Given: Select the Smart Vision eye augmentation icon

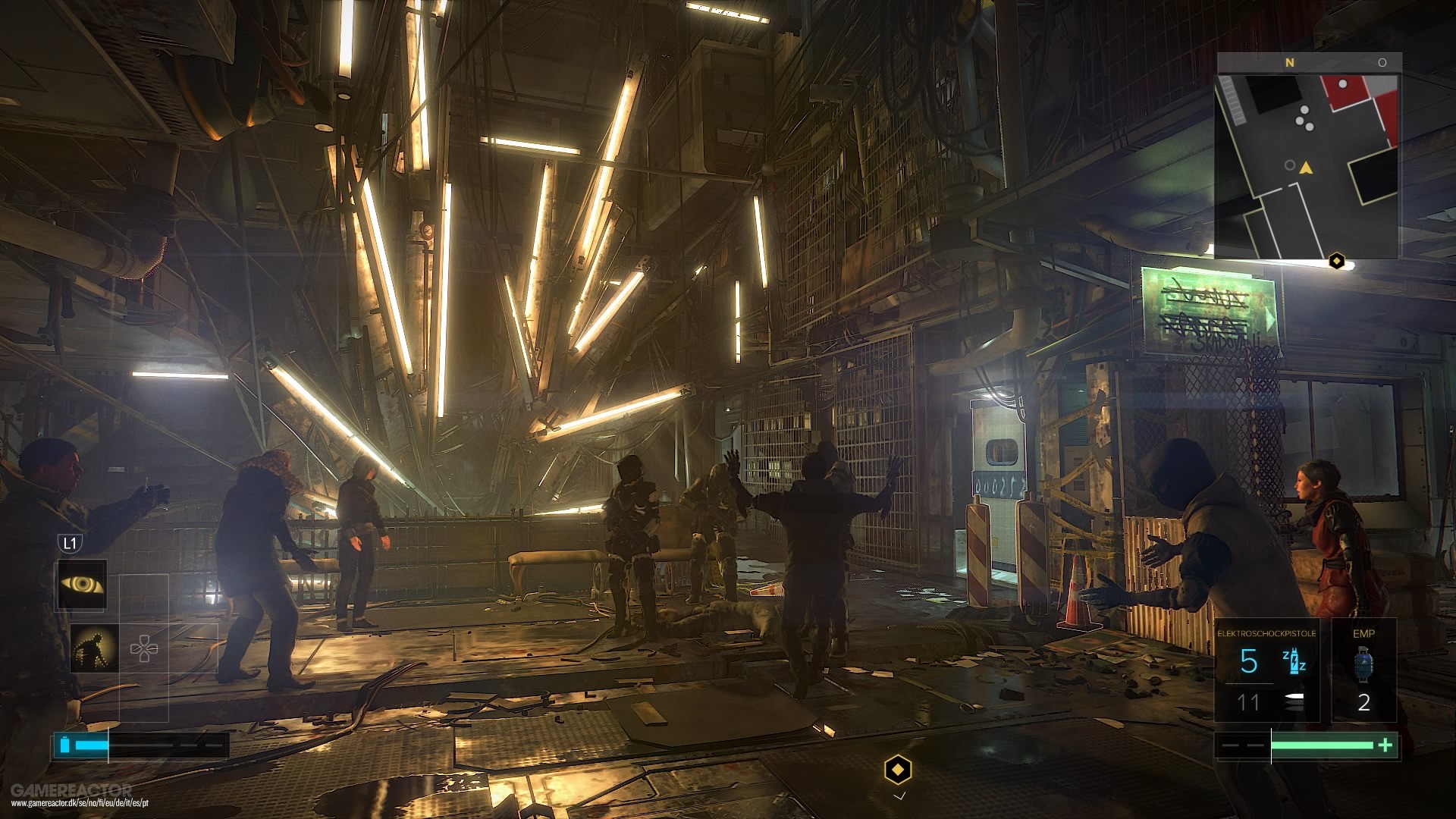Looking at the screenshot, I should pyautogui.click(x=83, y=583).
